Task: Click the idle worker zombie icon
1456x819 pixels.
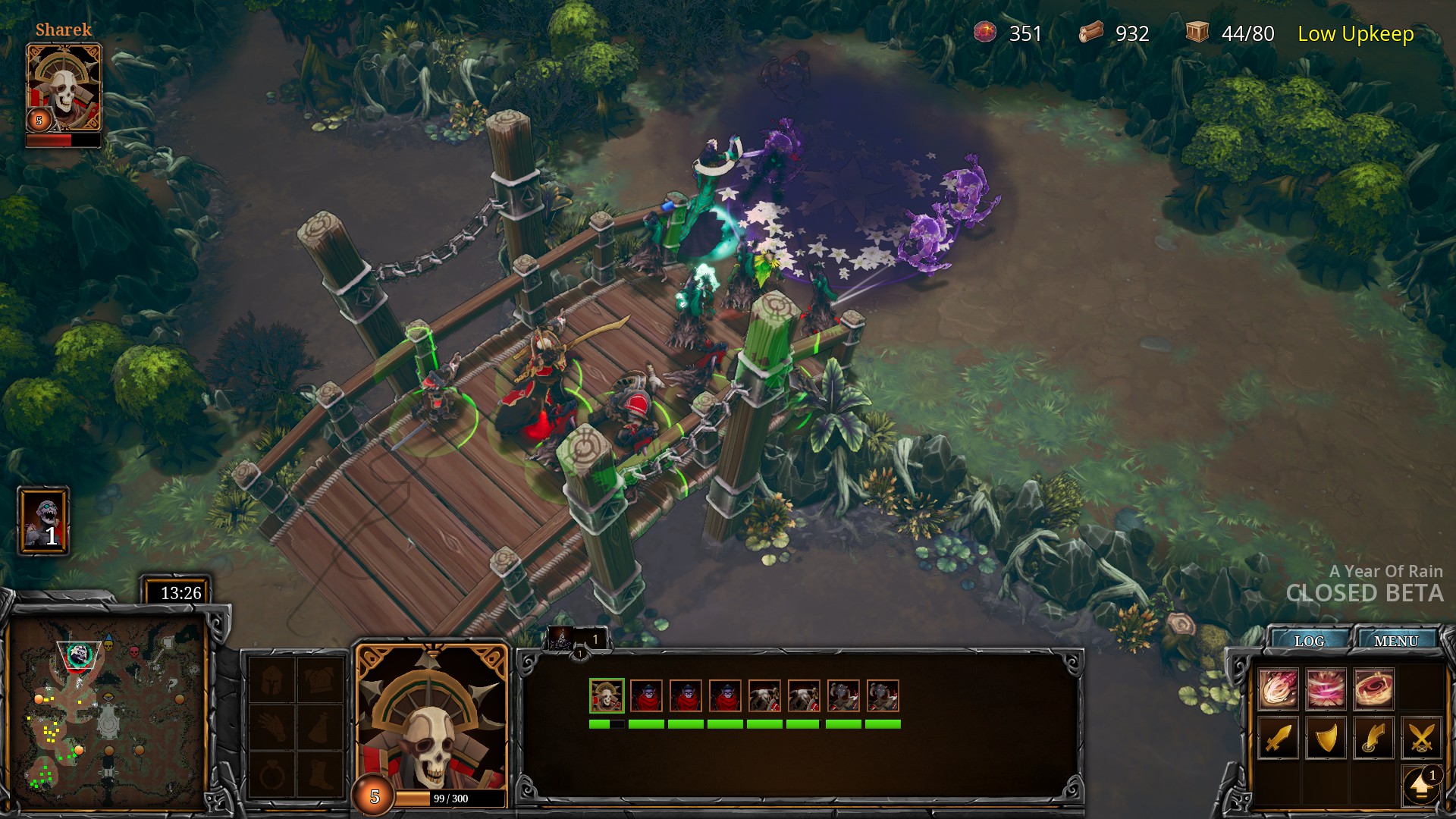Action: [44, 521]
